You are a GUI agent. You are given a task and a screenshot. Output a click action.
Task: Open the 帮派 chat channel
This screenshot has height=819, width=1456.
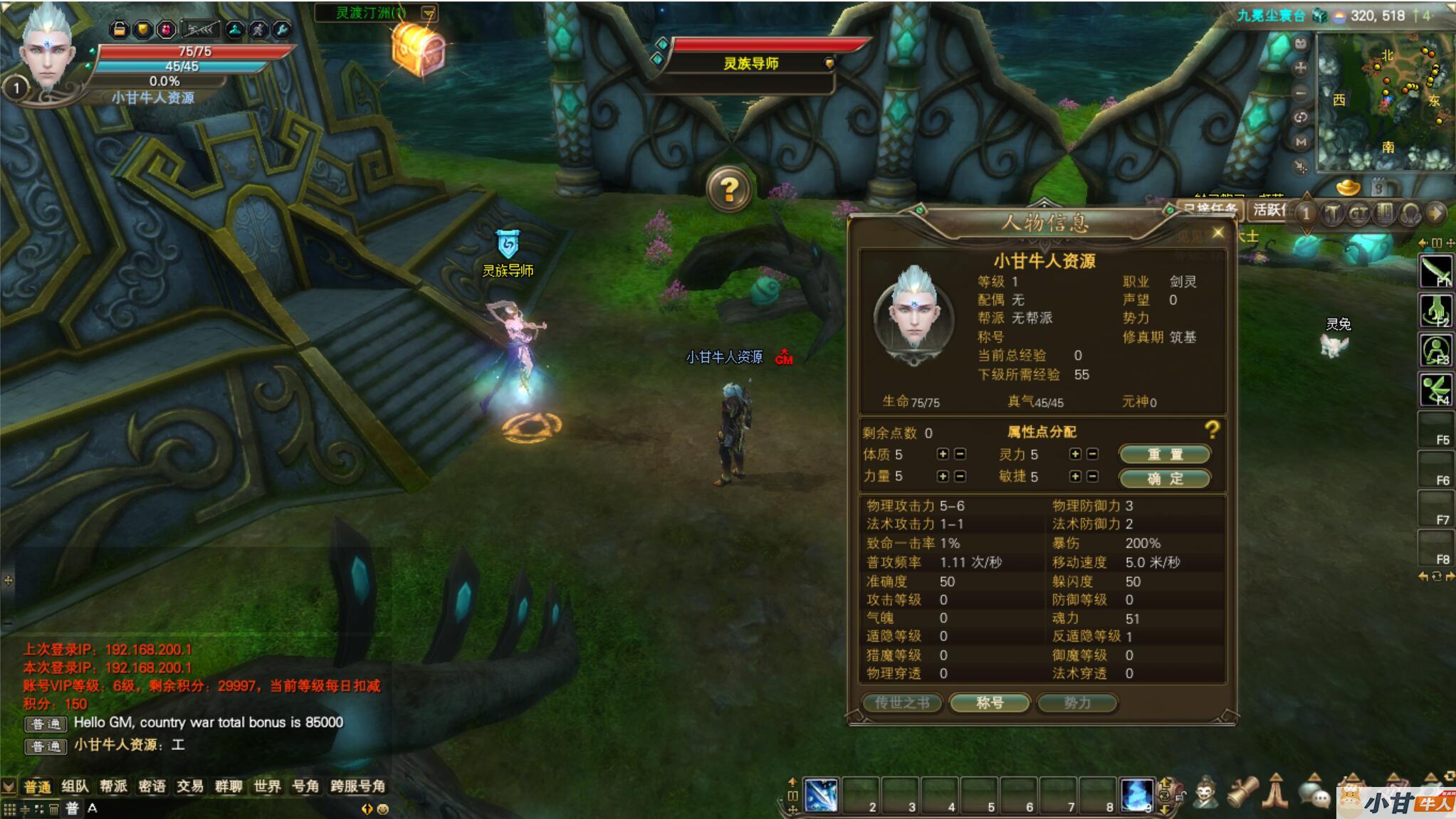click(113, 786)
